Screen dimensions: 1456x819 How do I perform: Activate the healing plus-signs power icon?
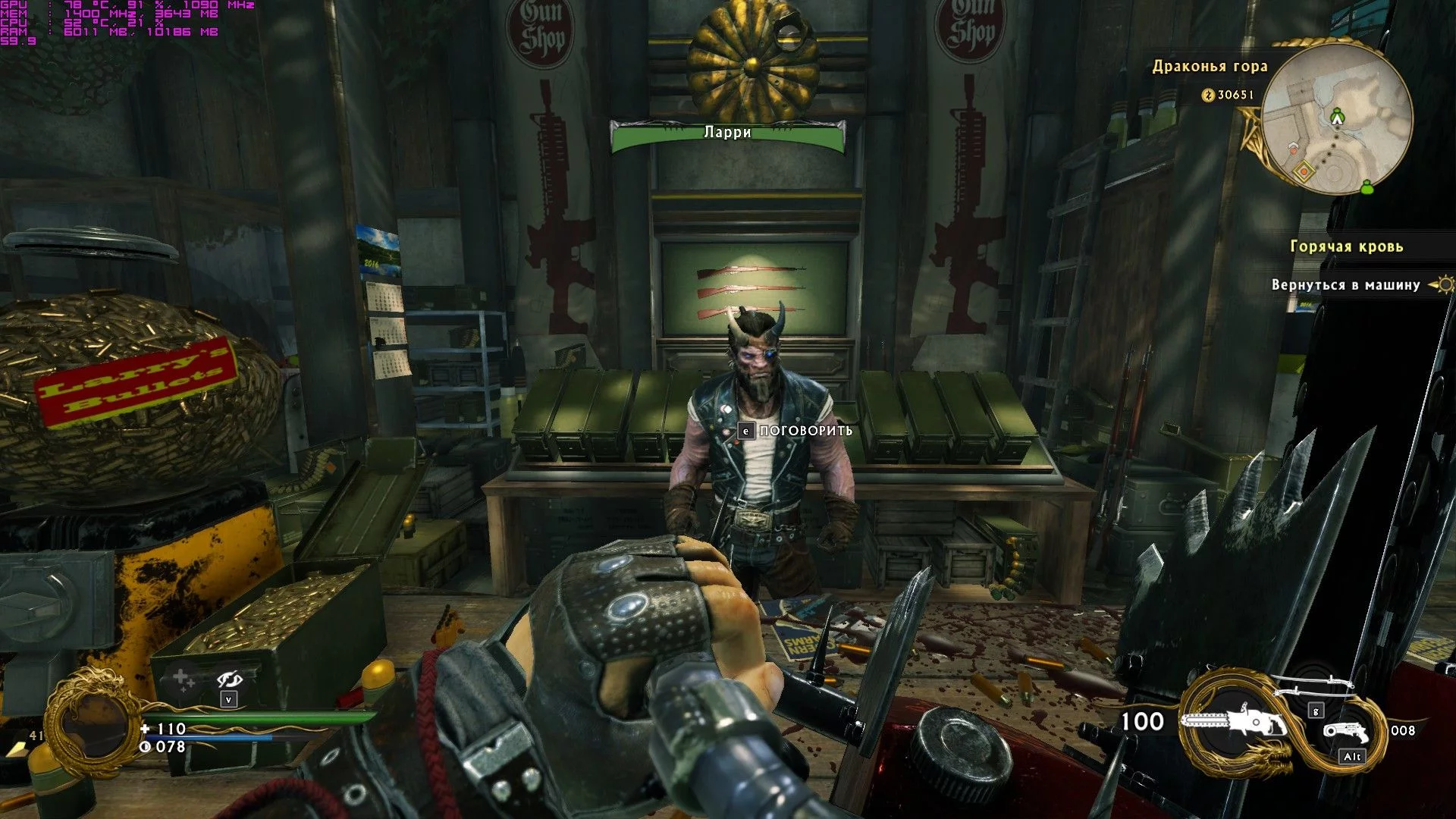click(182, 679)
